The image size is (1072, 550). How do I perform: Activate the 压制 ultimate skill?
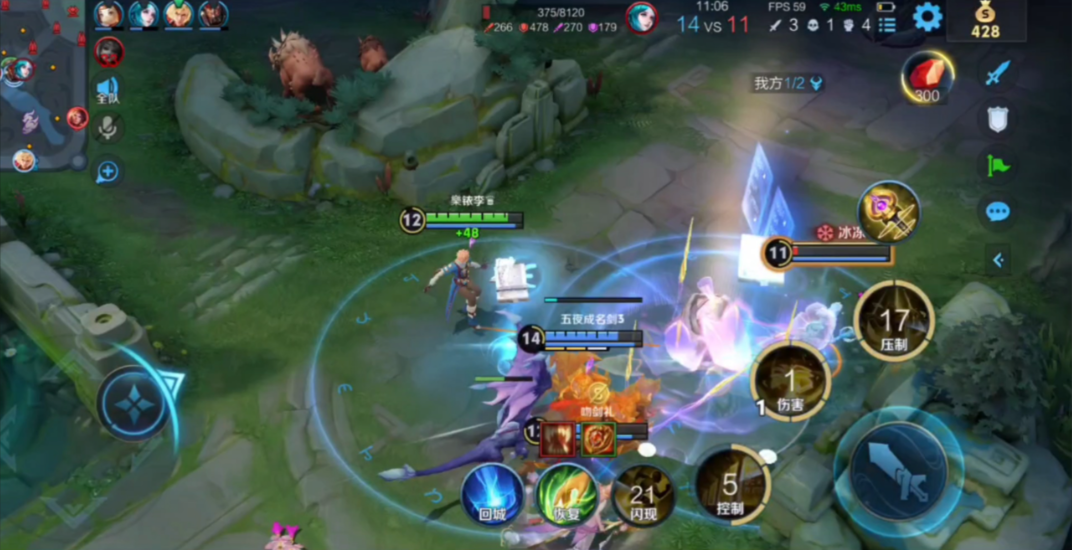(894, 320)
